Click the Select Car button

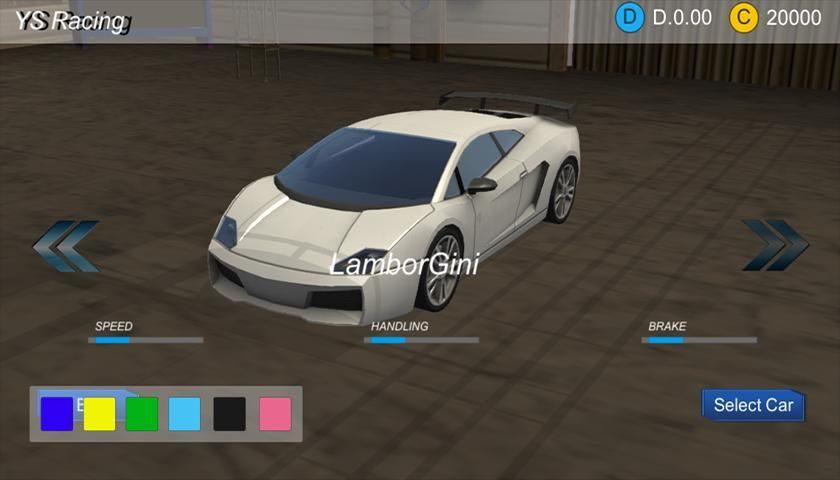(753, 405)
